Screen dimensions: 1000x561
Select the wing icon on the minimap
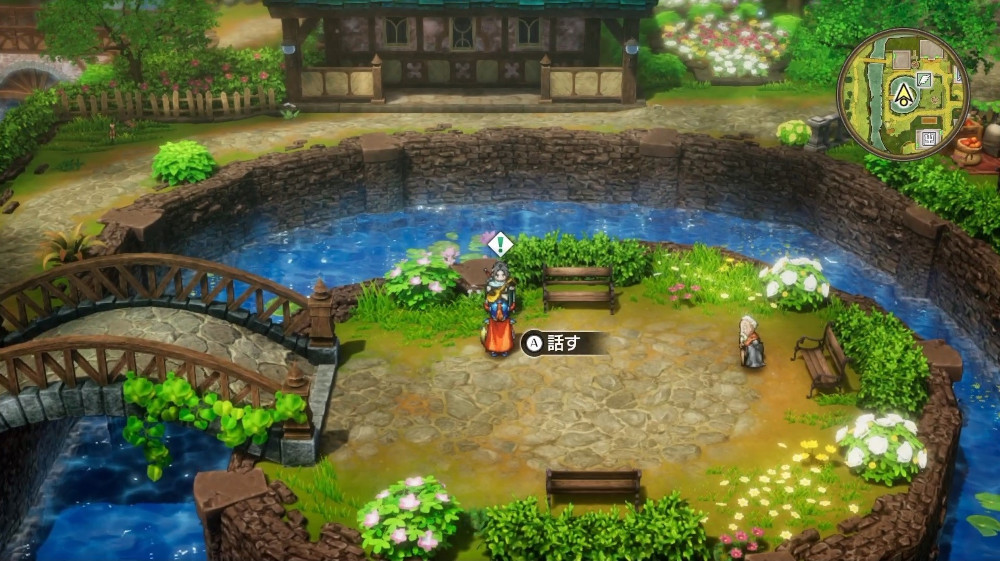point(924,79)
